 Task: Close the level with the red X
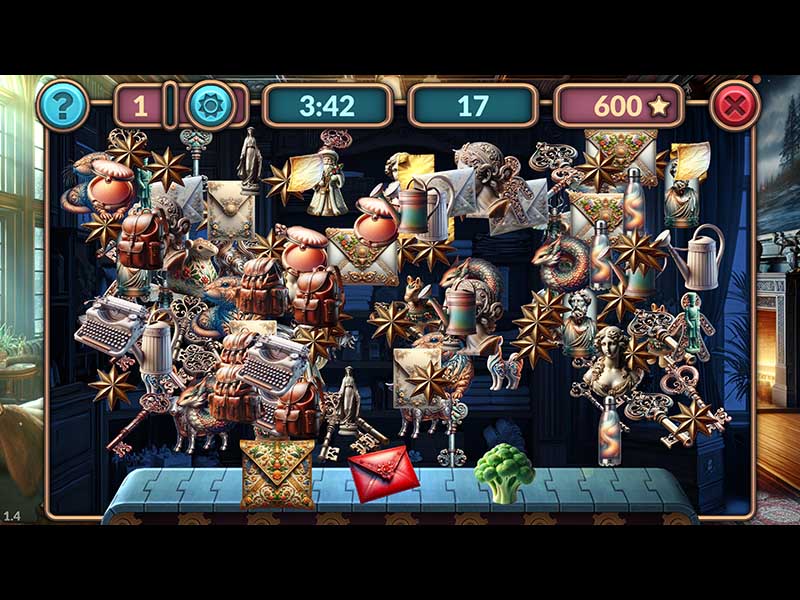735,105
